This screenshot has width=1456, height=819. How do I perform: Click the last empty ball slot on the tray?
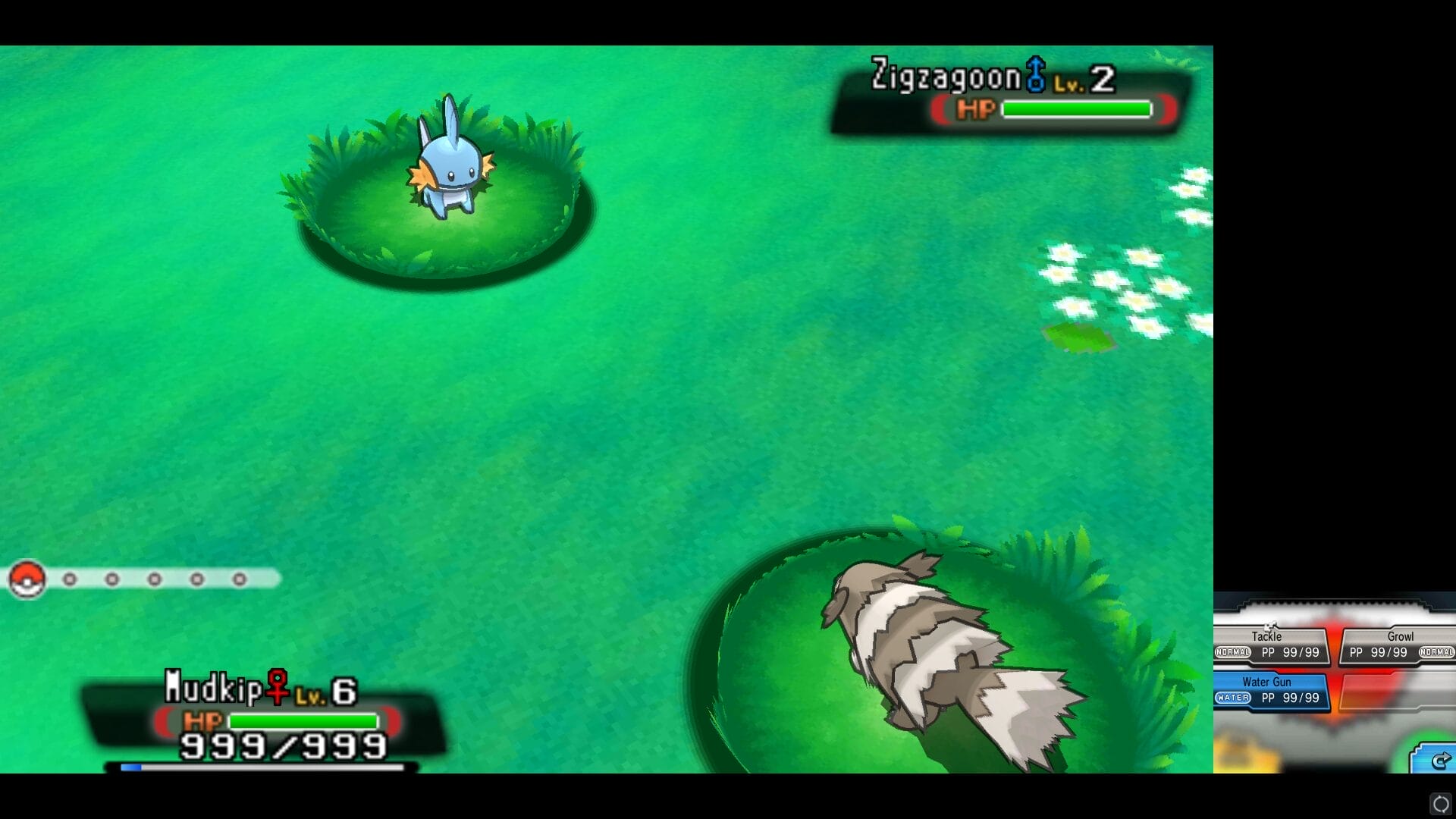point(240,578)
